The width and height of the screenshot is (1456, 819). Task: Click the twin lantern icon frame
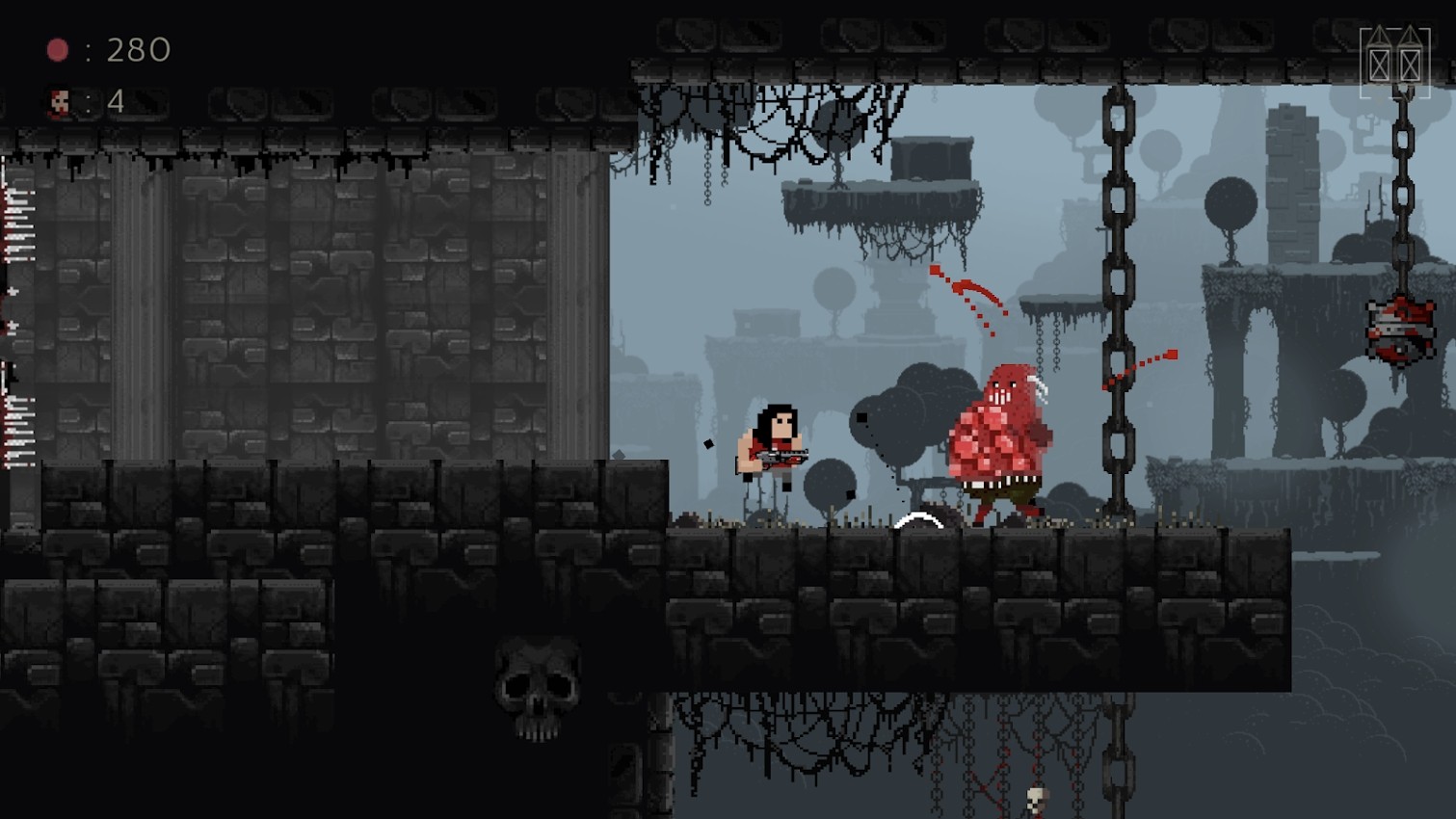coord(1394,63)
